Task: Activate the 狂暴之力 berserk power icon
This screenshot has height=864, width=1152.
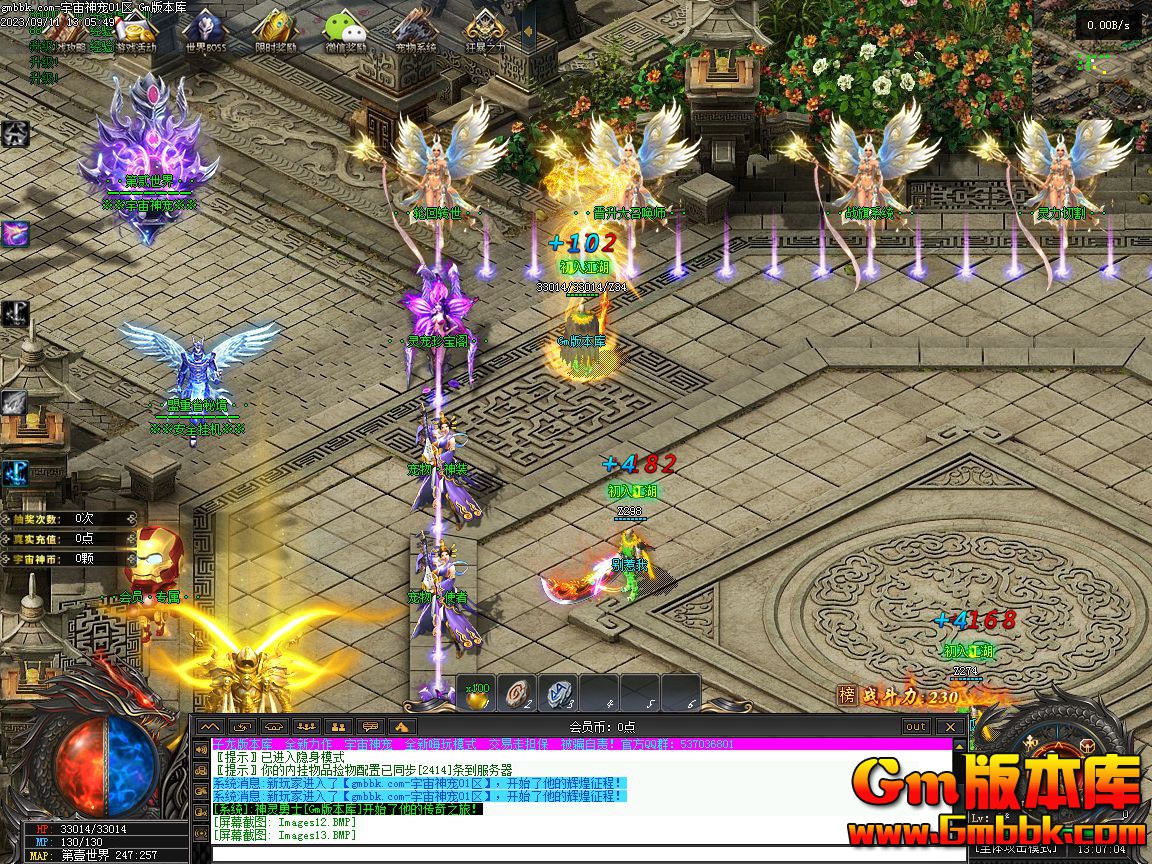Action: pyautogui.click(x=485, y=32)
